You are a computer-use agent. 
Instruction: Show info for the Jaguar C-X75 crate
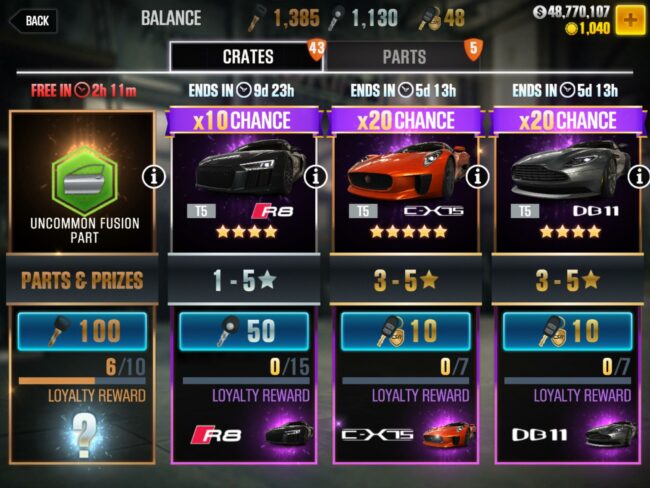(x=478, y=177)
